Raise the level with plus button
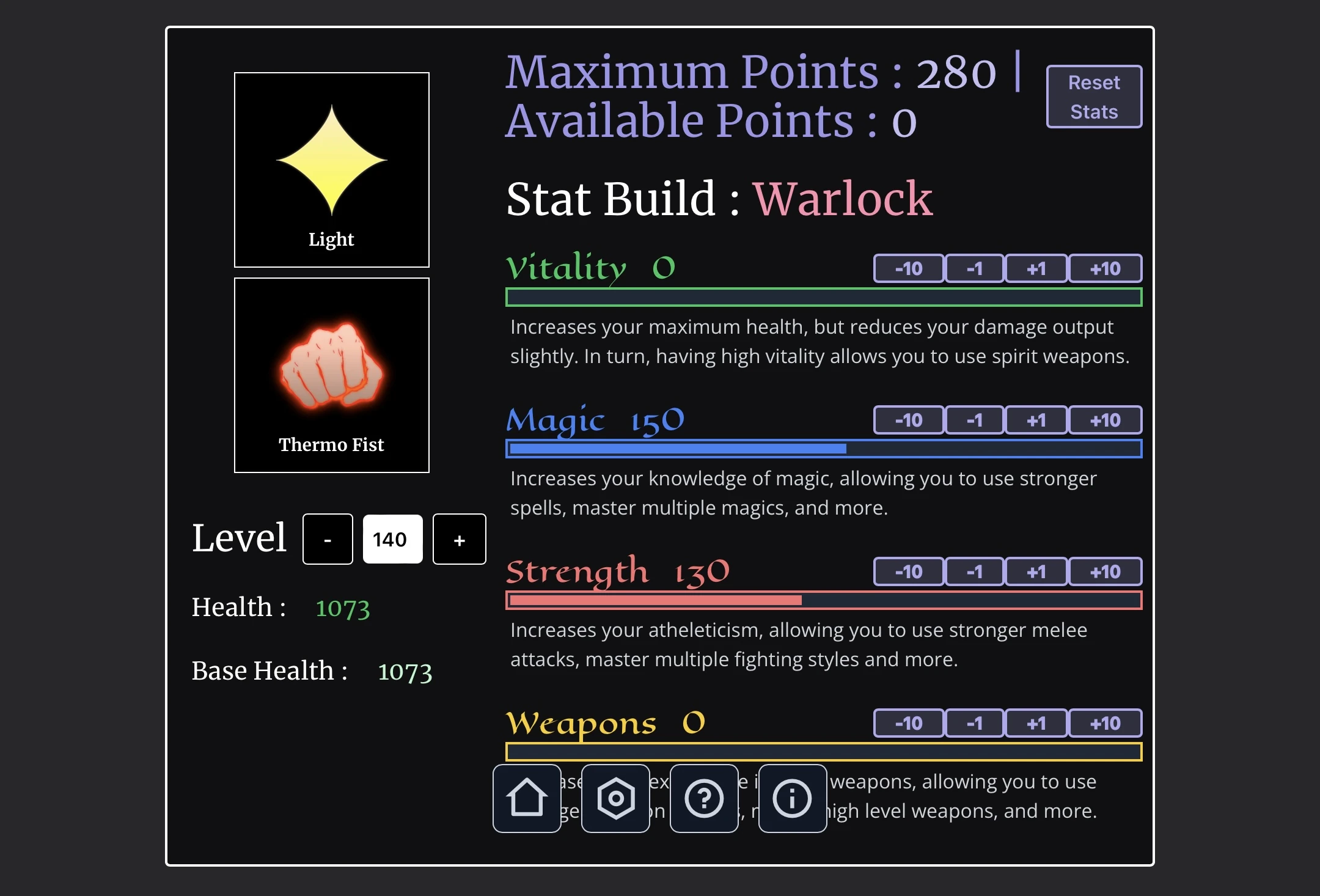This screenshot has width=1320, height=896. 458,538
